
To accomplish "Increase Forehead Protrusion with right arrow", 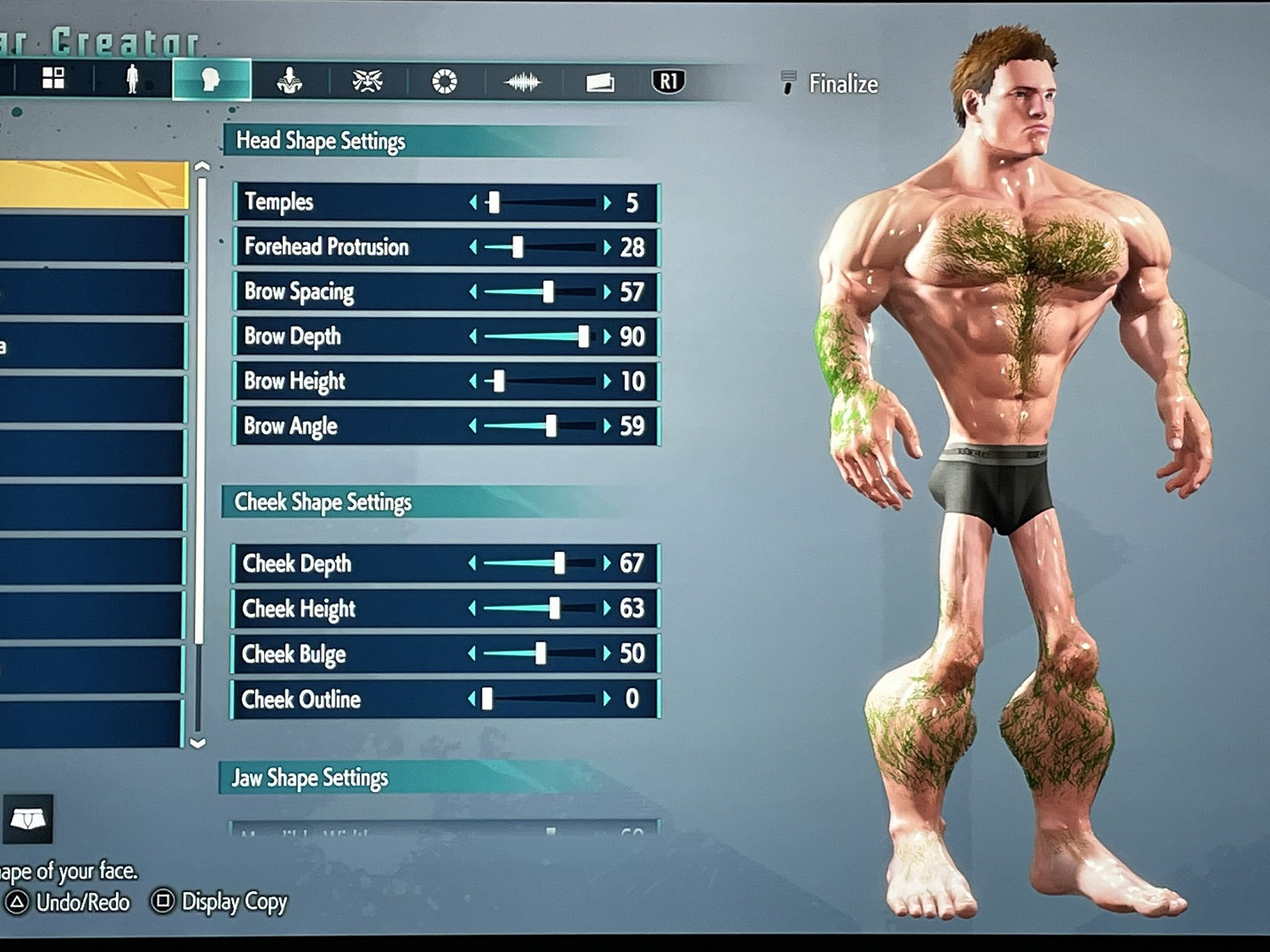I will (607, 247).
